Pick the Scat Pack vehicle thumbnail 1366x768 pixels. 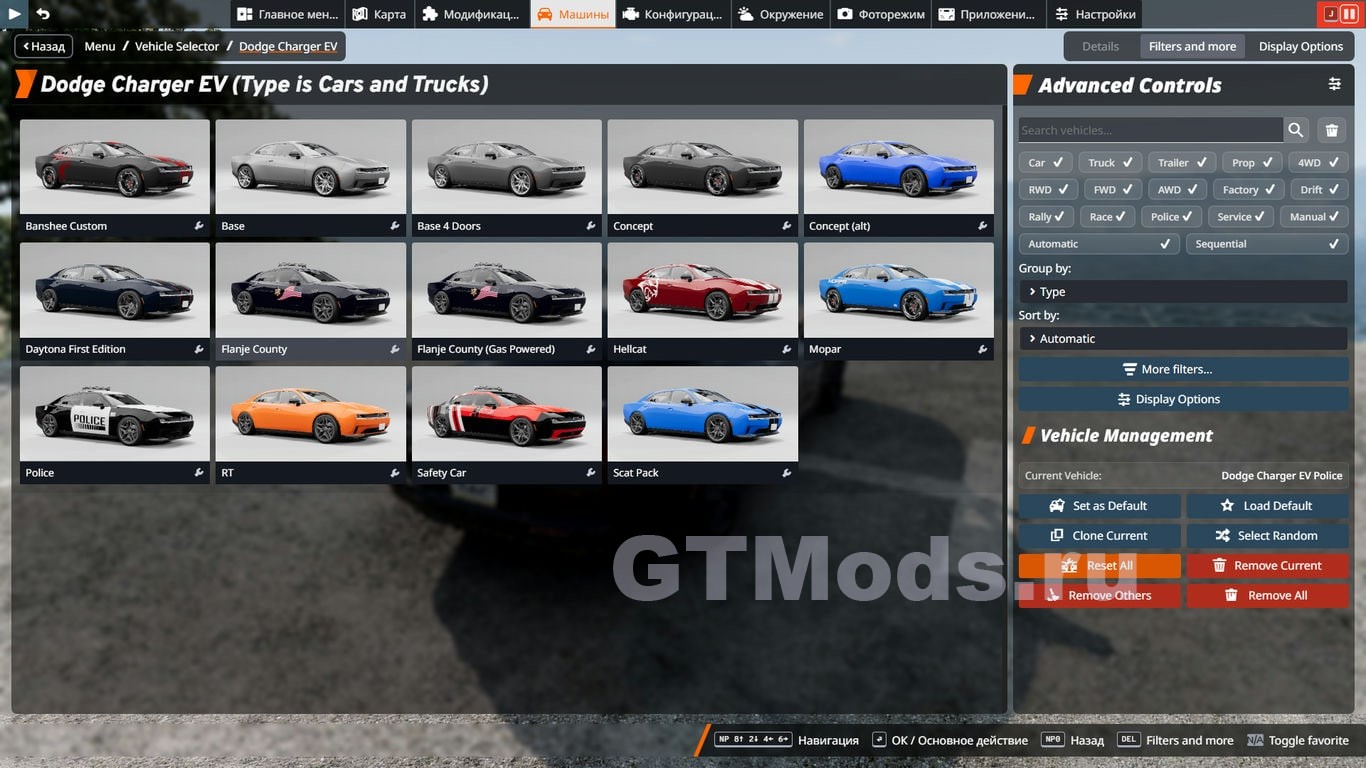click(702, 414)
